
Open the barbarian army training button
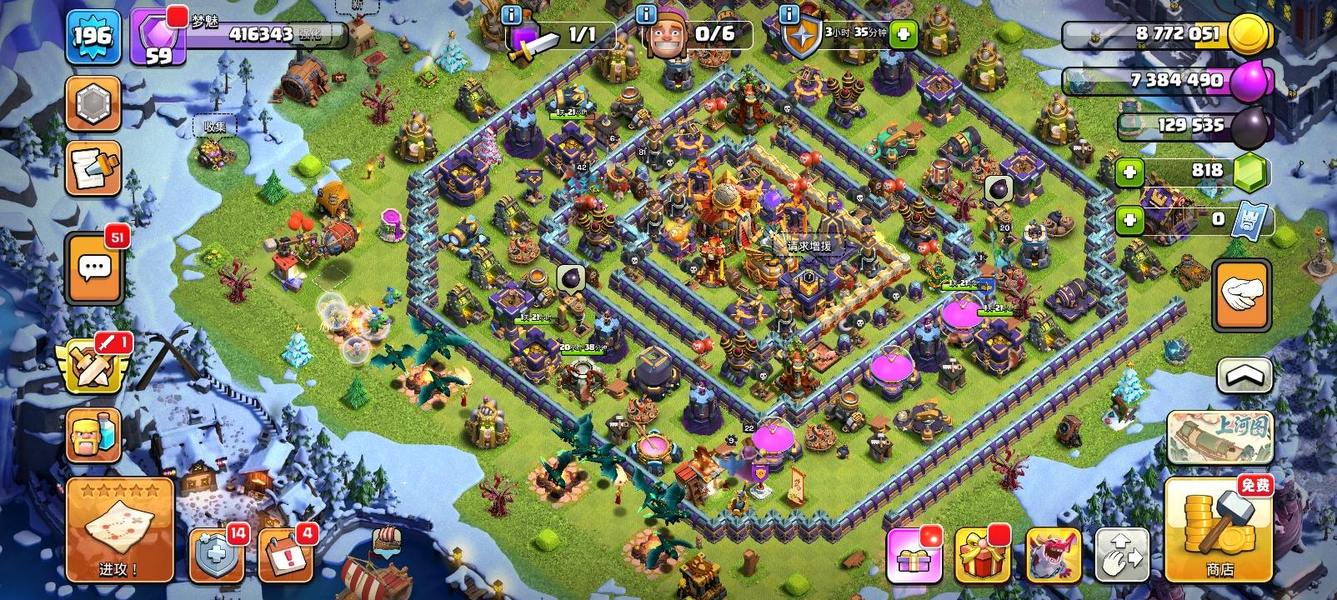coord(94,435)
